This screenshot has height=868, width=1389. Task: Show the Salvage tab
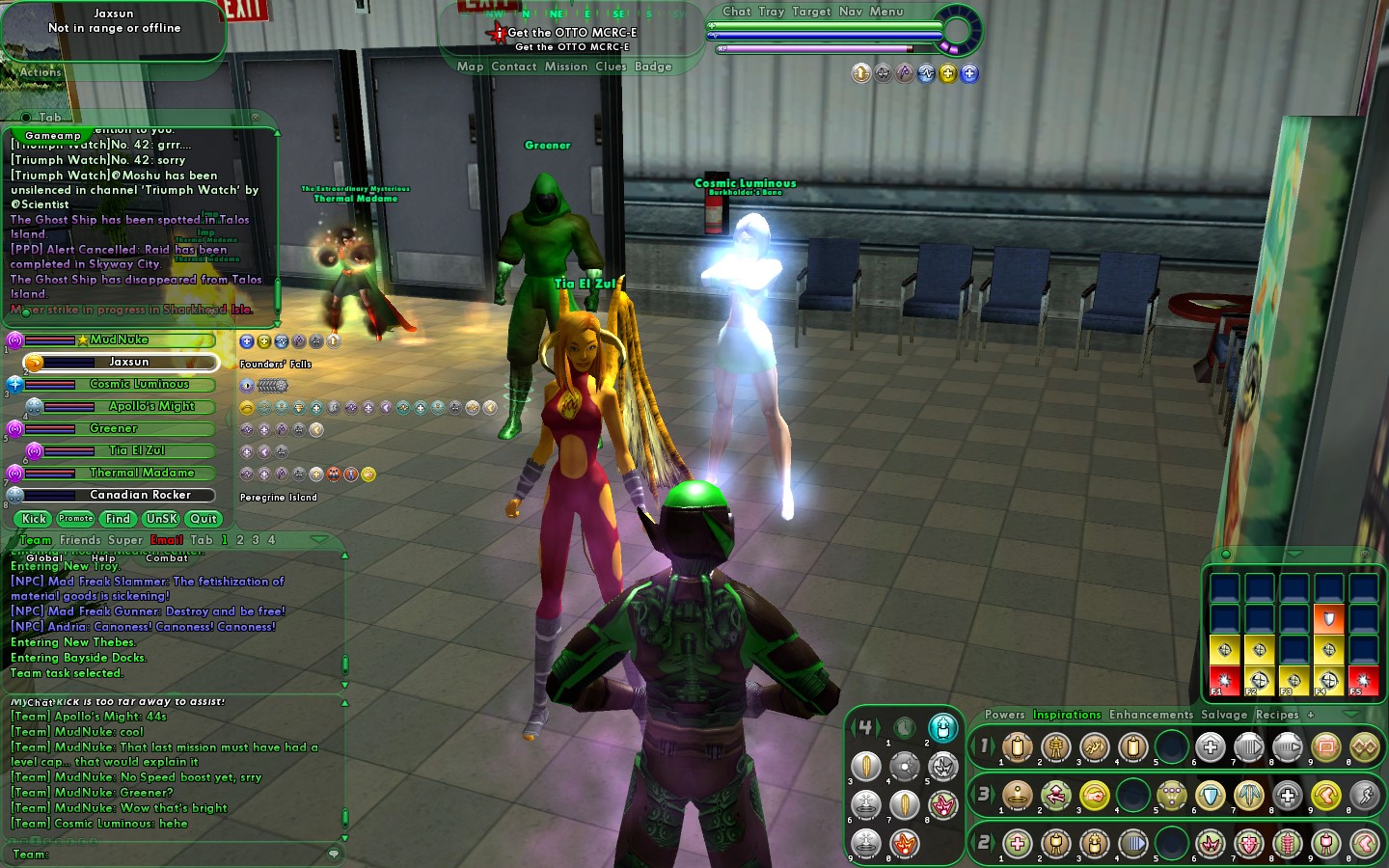[x=1224, y=715]
